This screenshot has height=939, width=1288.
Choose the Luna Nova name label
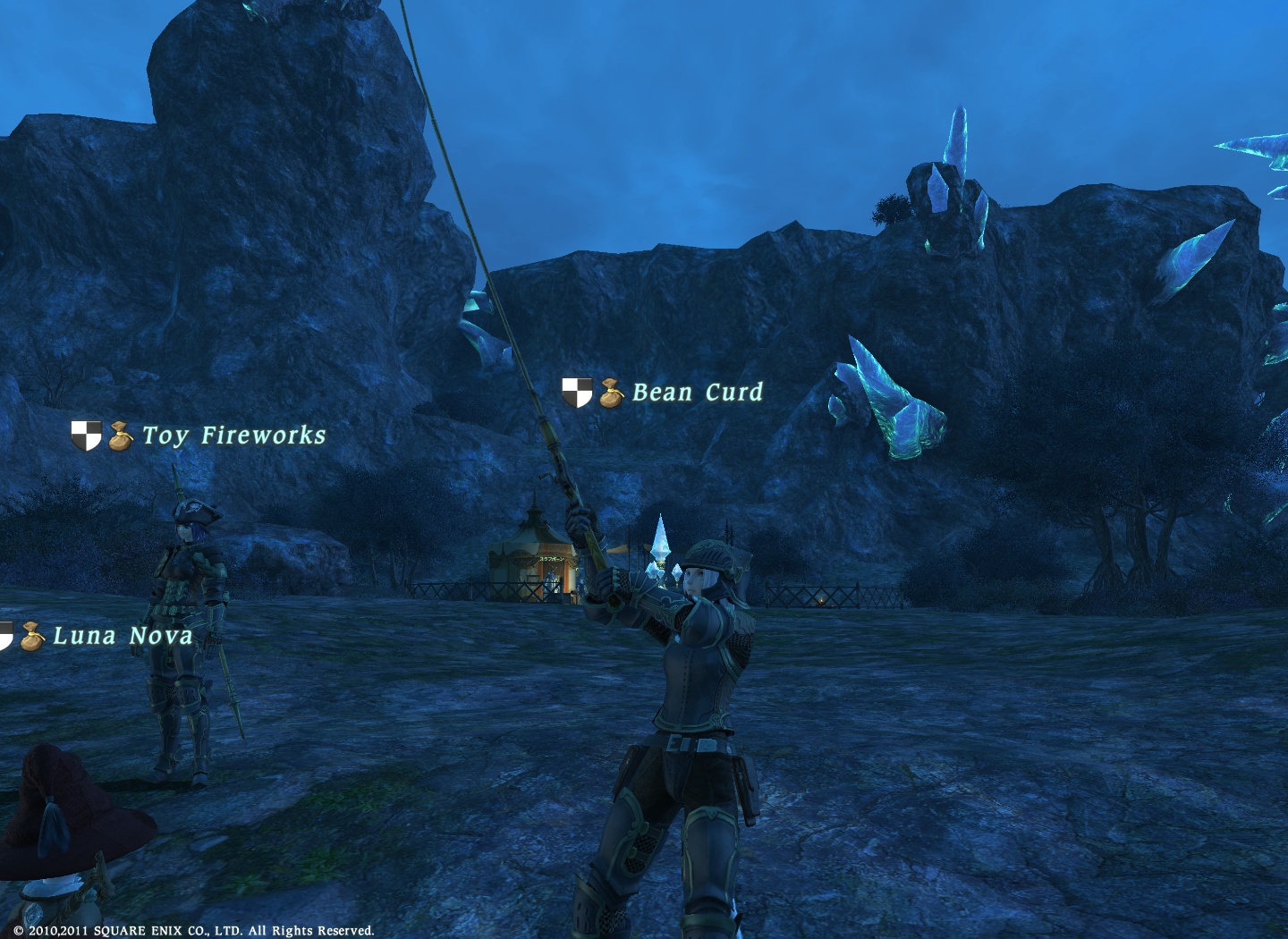tap(123, 636)
